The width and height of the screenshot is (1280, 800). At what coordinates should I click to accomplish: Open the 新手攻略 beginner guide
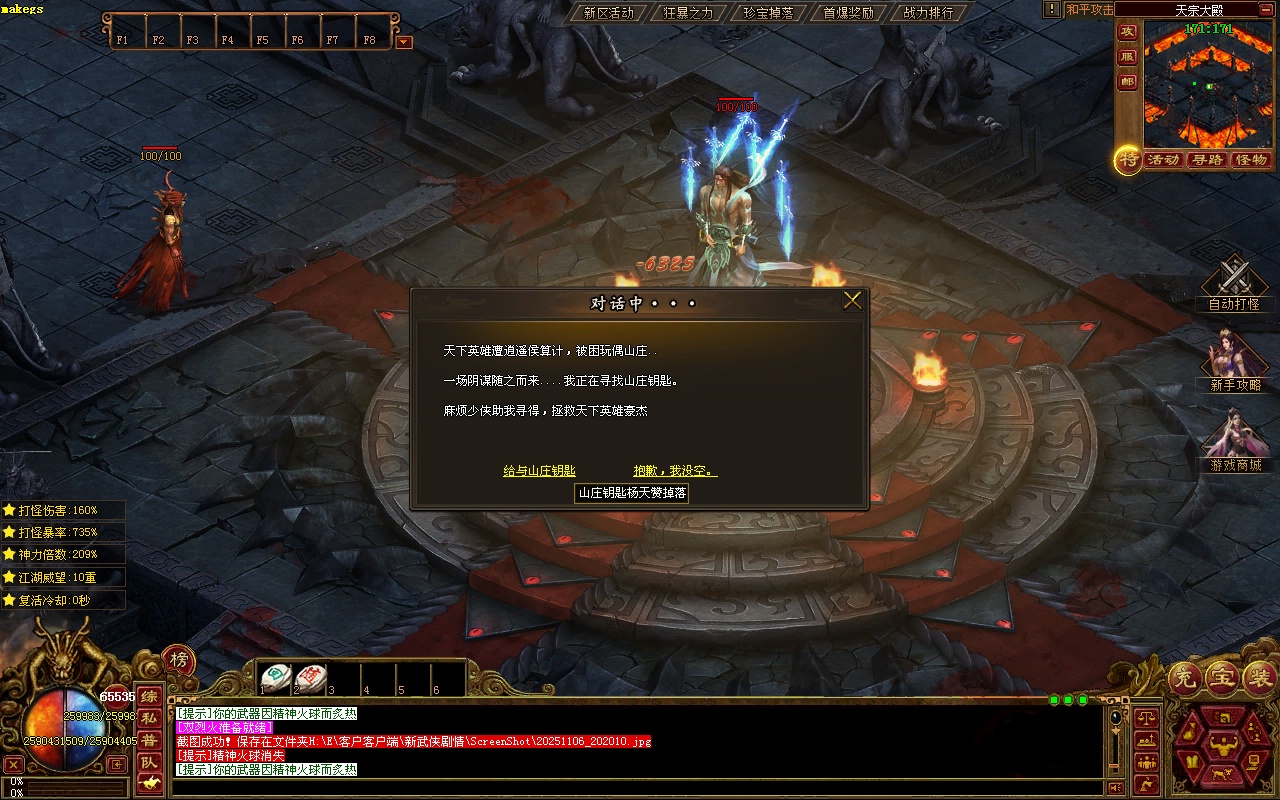click(1234, 357)
